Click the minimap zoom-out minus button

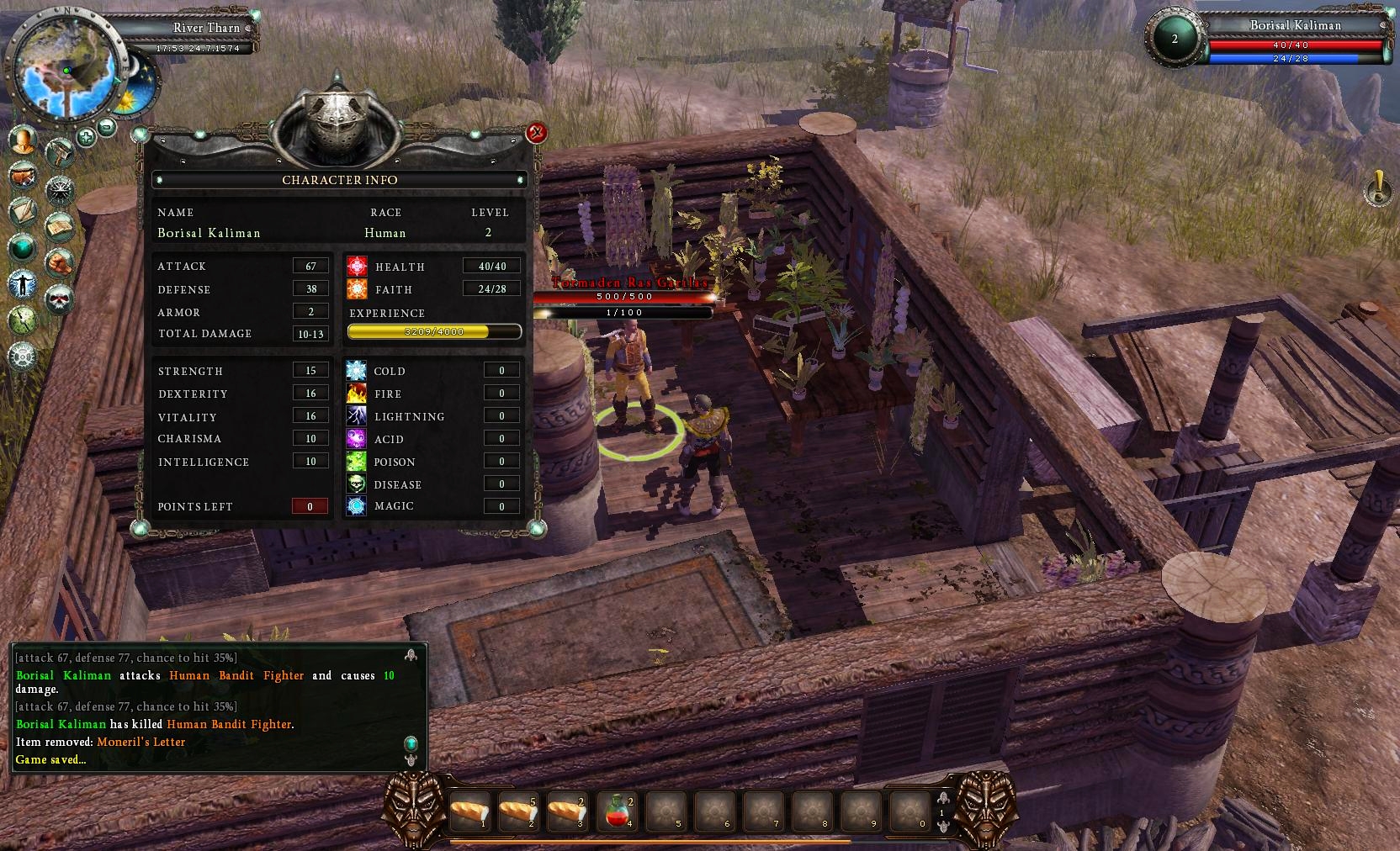point(107,127)
